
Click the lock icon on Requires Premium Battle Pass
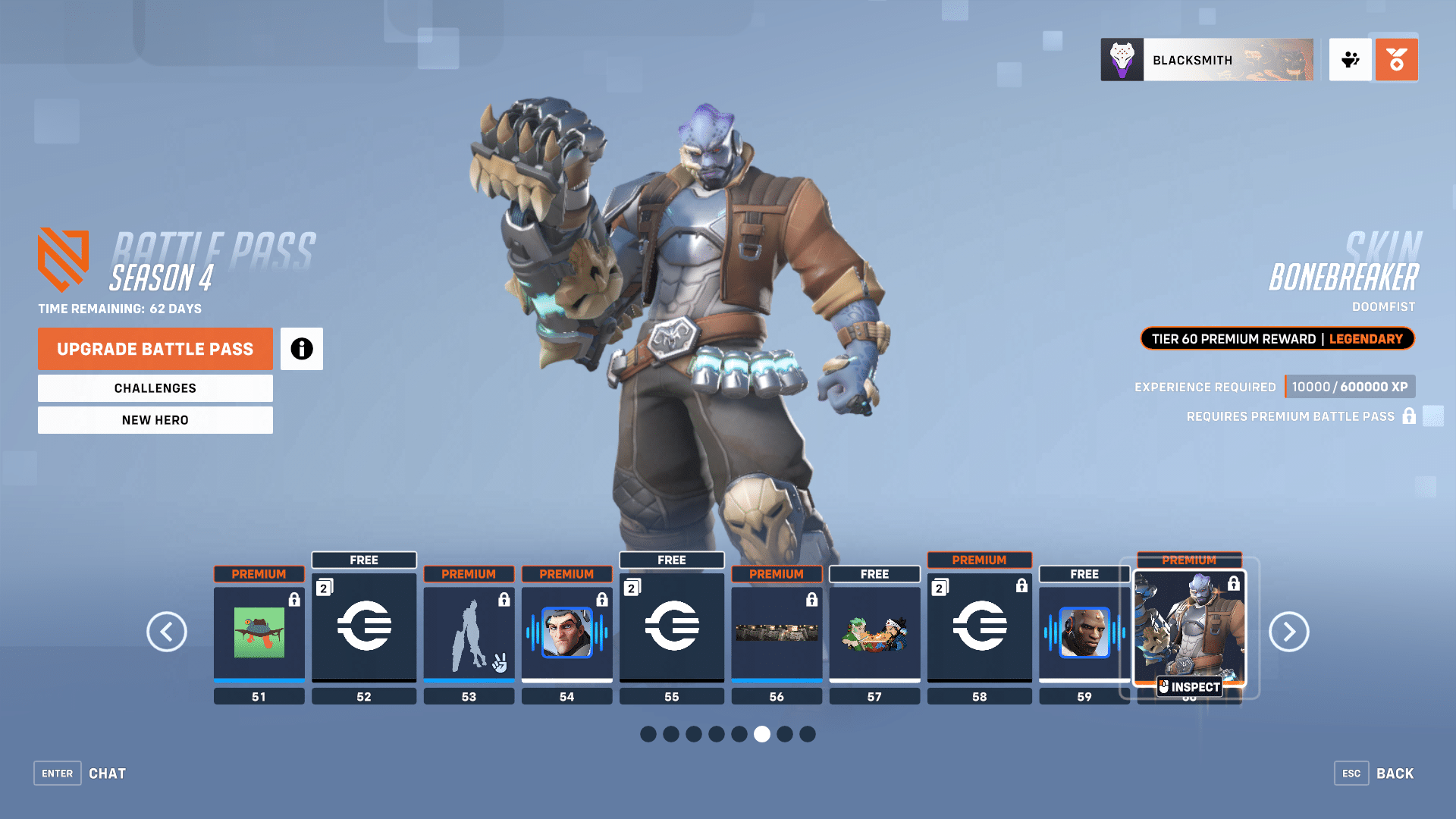click(1409, 416)
